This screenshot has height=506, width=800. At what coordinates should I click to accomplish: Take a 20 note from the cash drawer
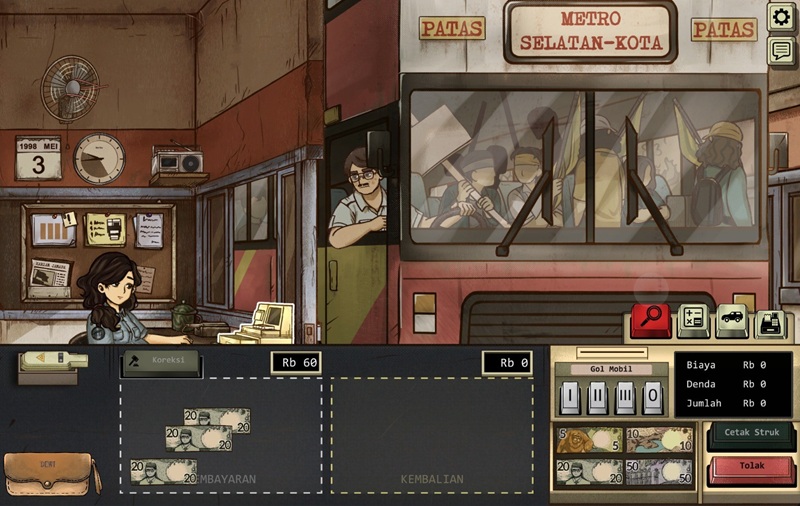(589, 472)
